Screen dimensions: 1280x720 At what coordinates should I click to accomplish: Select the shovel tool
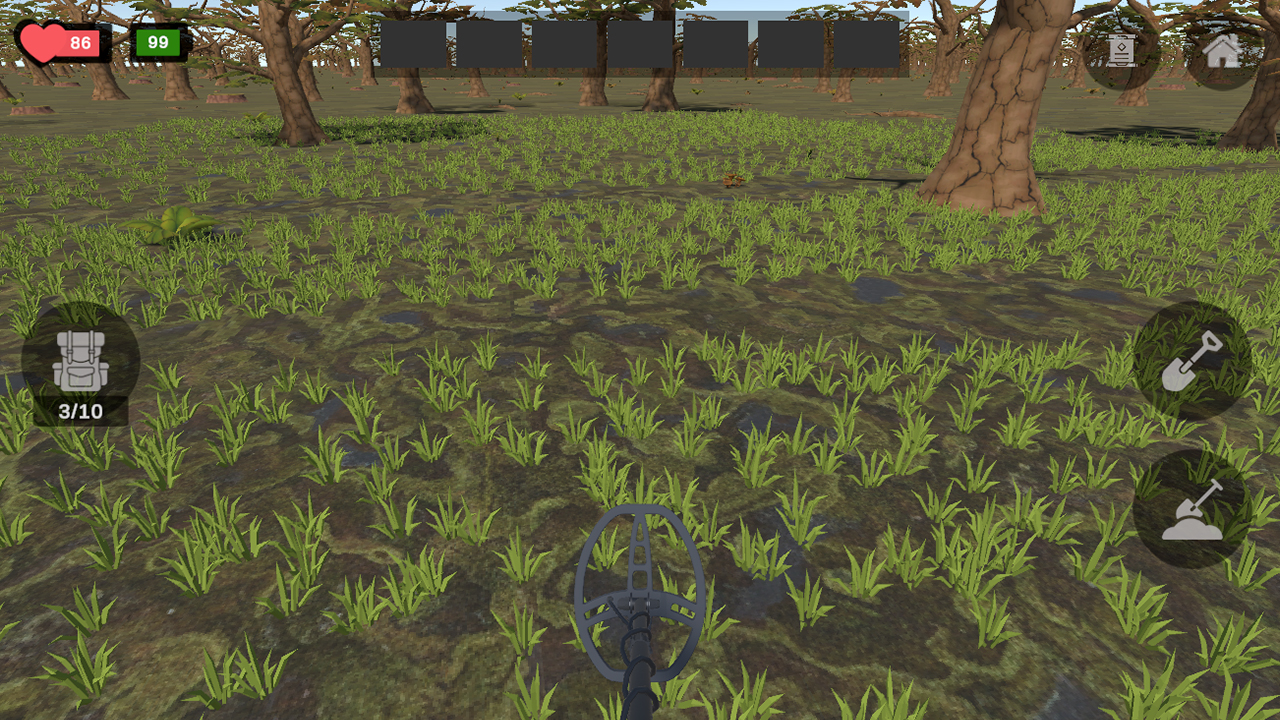click(1192, 363)
